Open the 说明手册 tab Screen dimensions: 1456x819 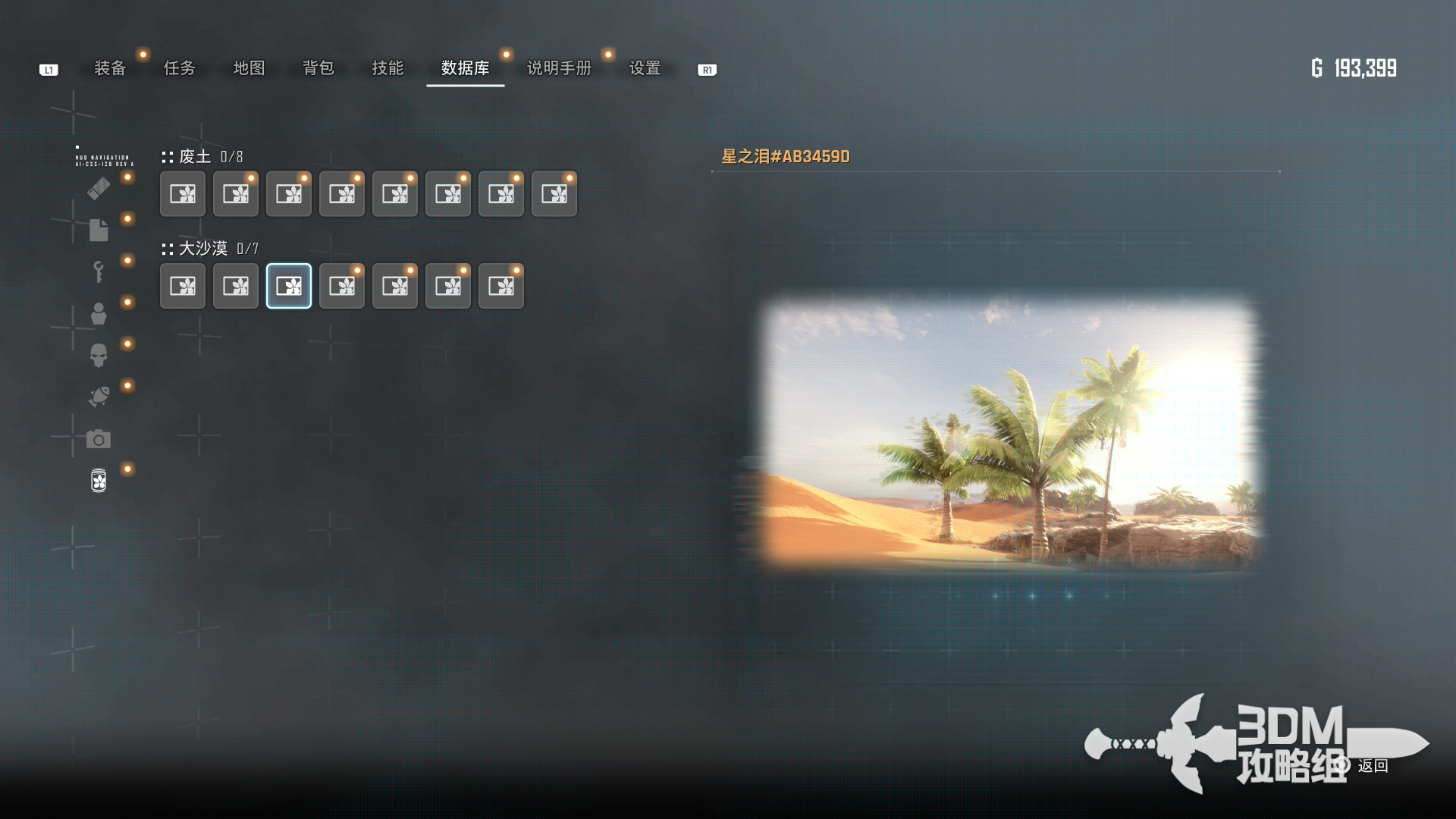click(559, 68)
